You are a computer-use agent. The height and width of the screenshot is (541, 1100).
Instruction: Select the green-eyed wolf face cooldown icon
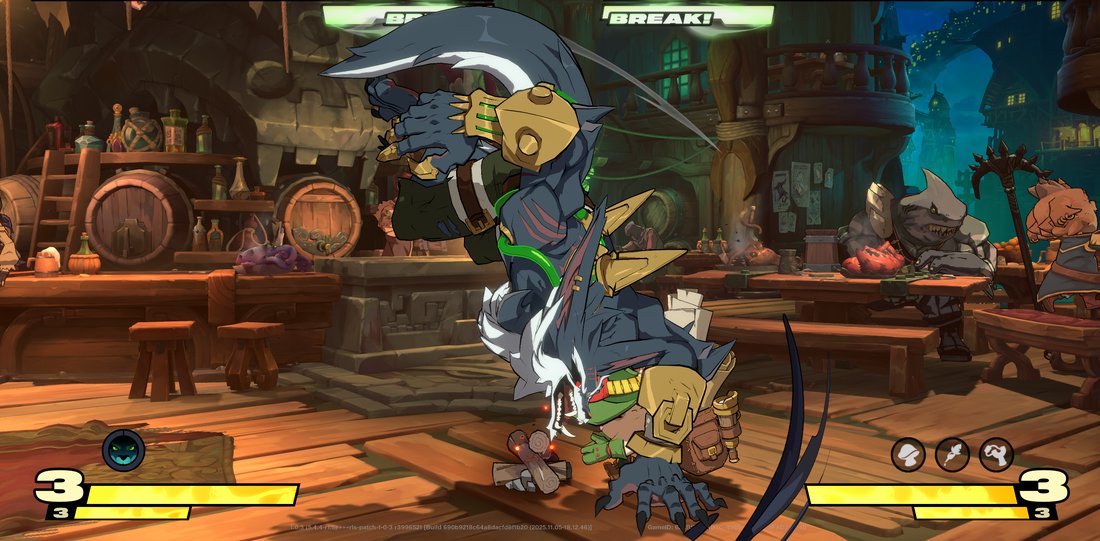(x=123, y=451)
